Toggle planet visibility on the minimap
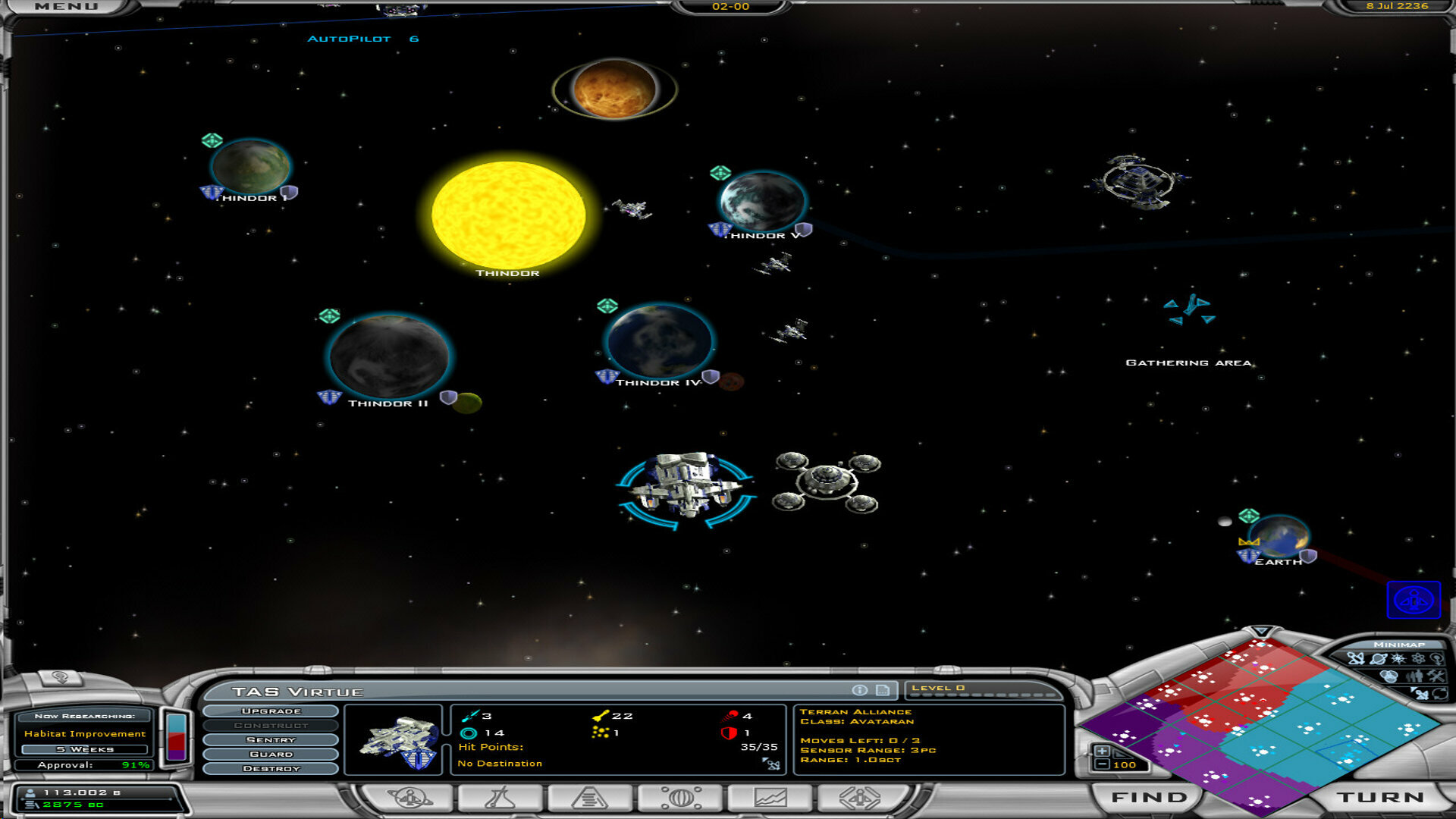 (1378, 658)
